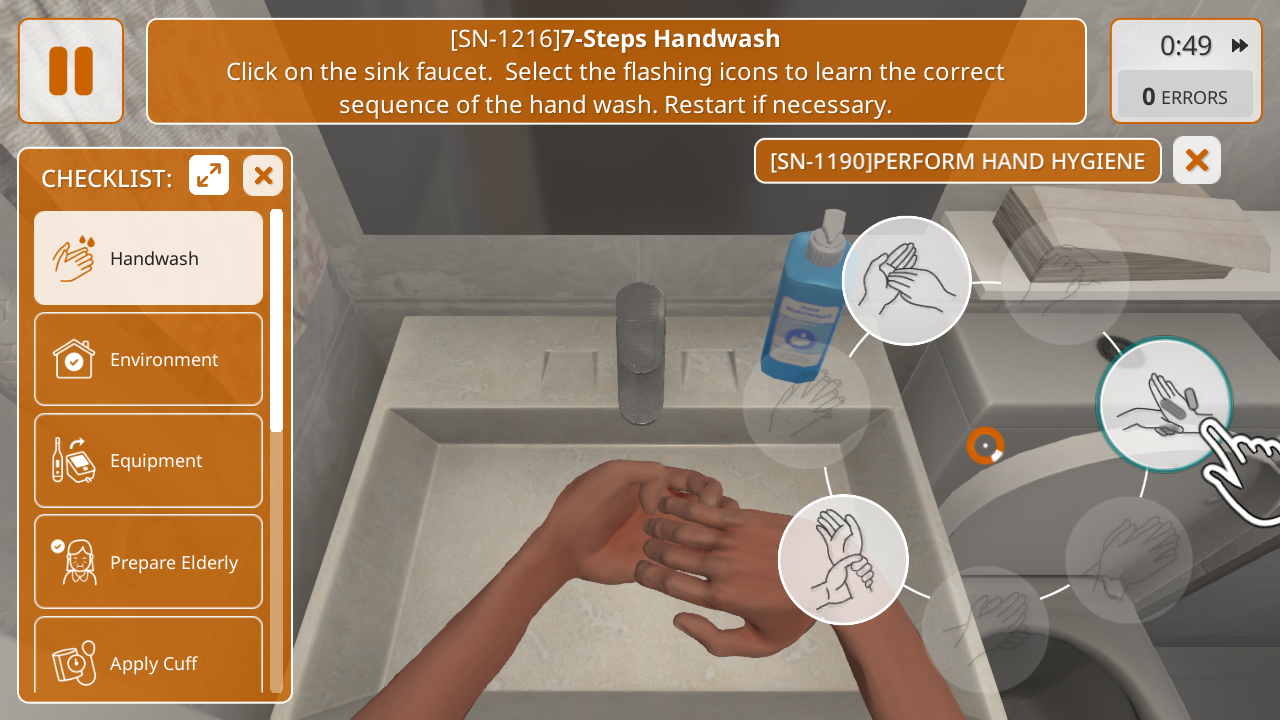The image size is (1280, 720).
Task: Open the Environment checklist item
Action: pyautogui.click(x=148, y=359)
